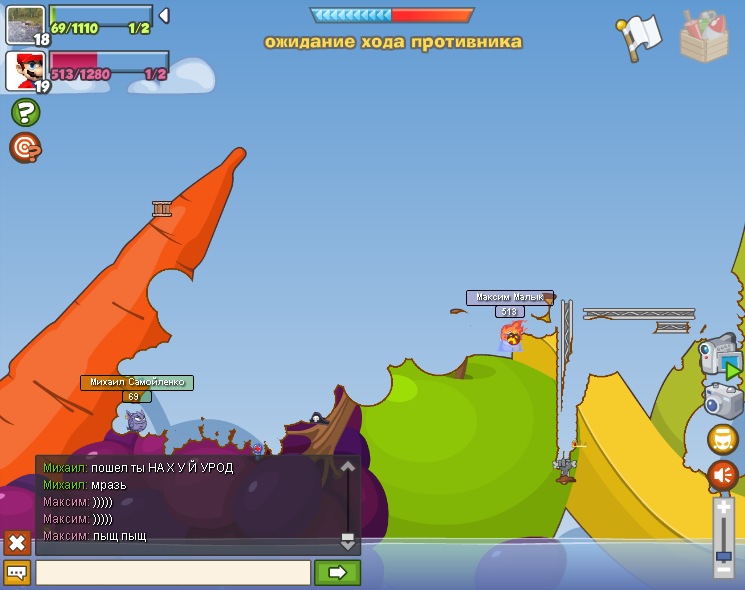Viewport: 745px width, 590px height.
Task: Close the chat with the X button
Action: pyautogui.click(x=17, y=543)
